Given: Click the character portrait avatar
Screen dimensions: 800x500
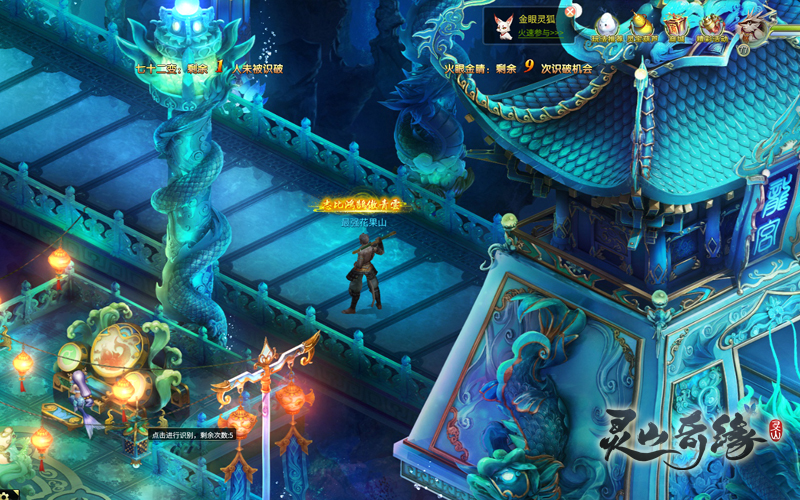Looking at the screenshot, I should tap(758, 24).
